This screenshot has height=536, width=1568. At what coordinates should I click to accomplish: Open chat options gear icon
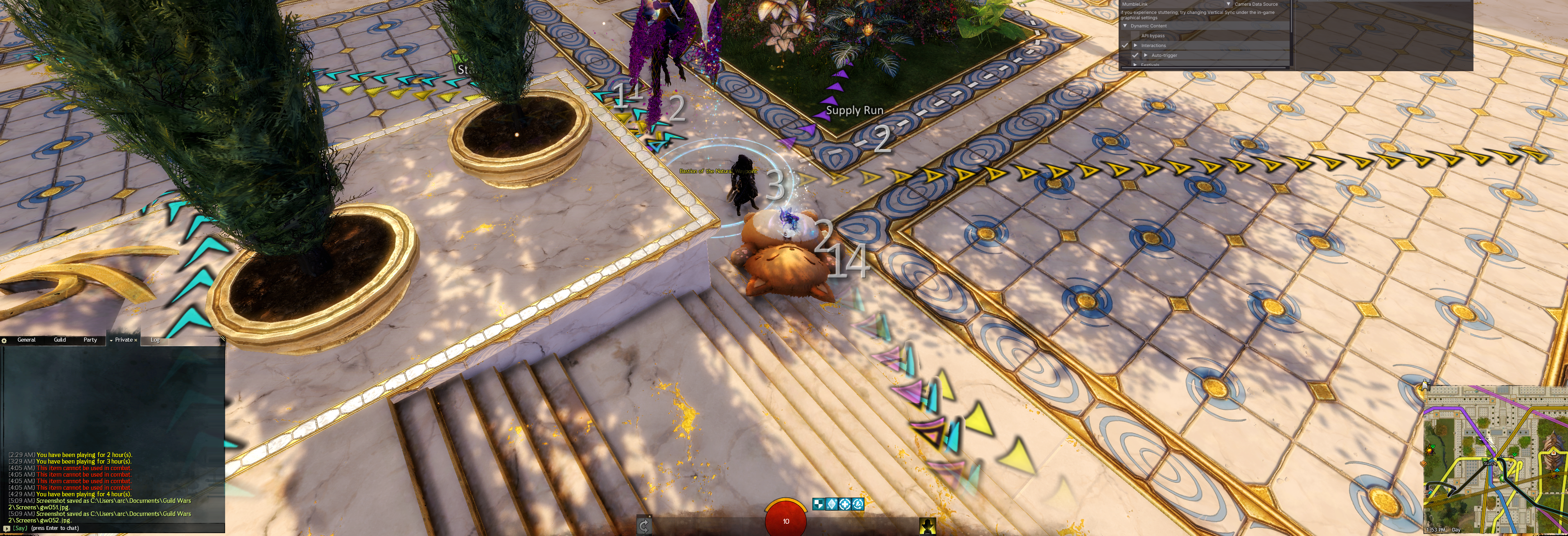coord(4,341)
